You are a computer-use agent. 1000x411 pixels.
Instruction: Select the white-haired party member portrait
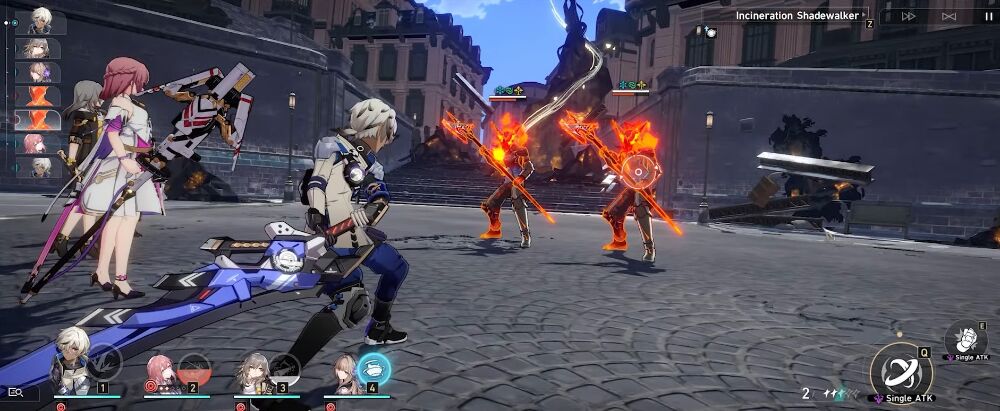pos(71,372)
